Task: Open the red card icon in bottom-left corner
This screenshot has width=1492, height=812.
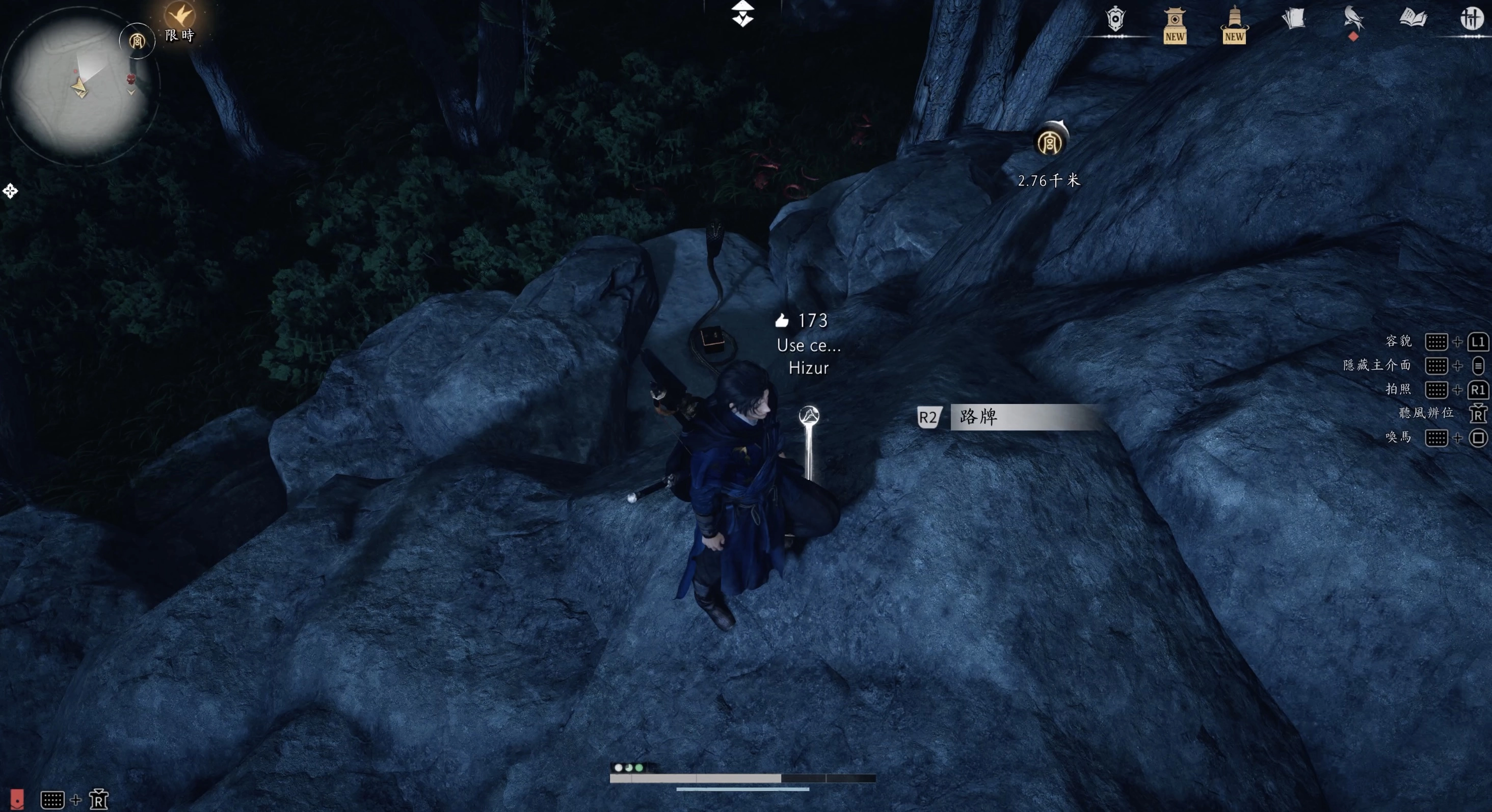Action: 17,799
